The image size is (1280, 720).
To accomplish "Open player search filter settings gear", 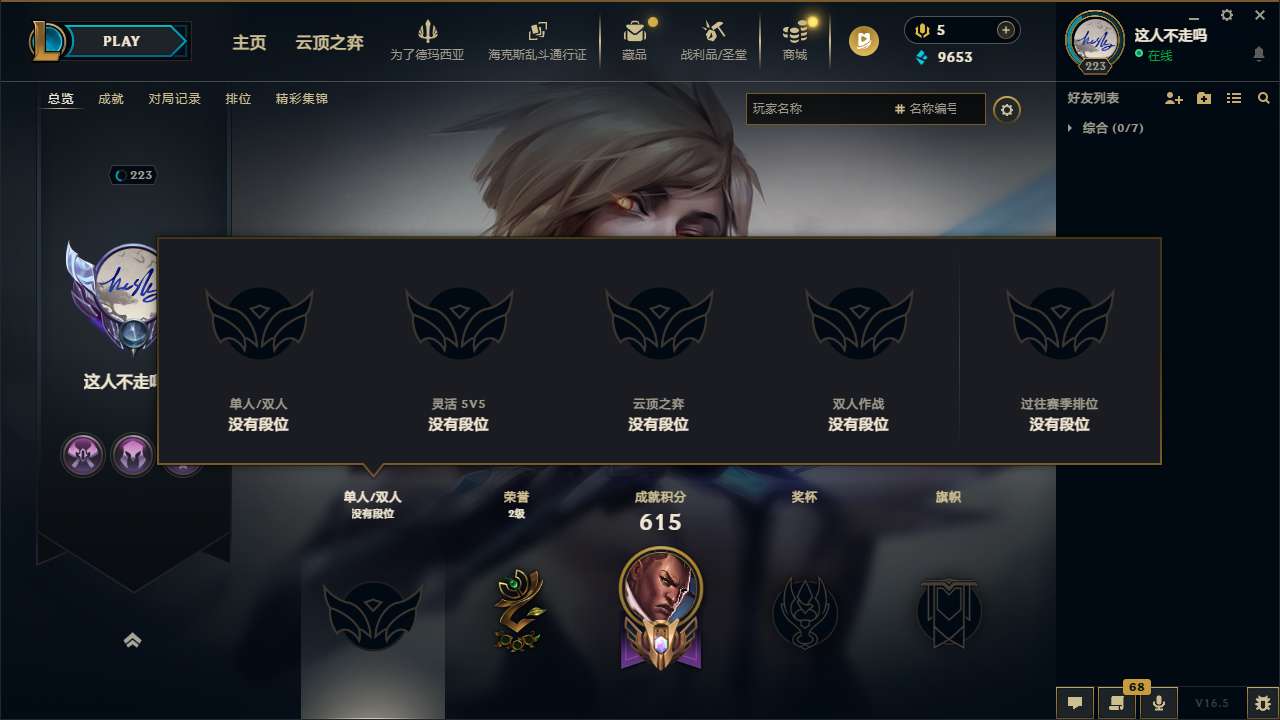I will click(x=1007, y=109).
